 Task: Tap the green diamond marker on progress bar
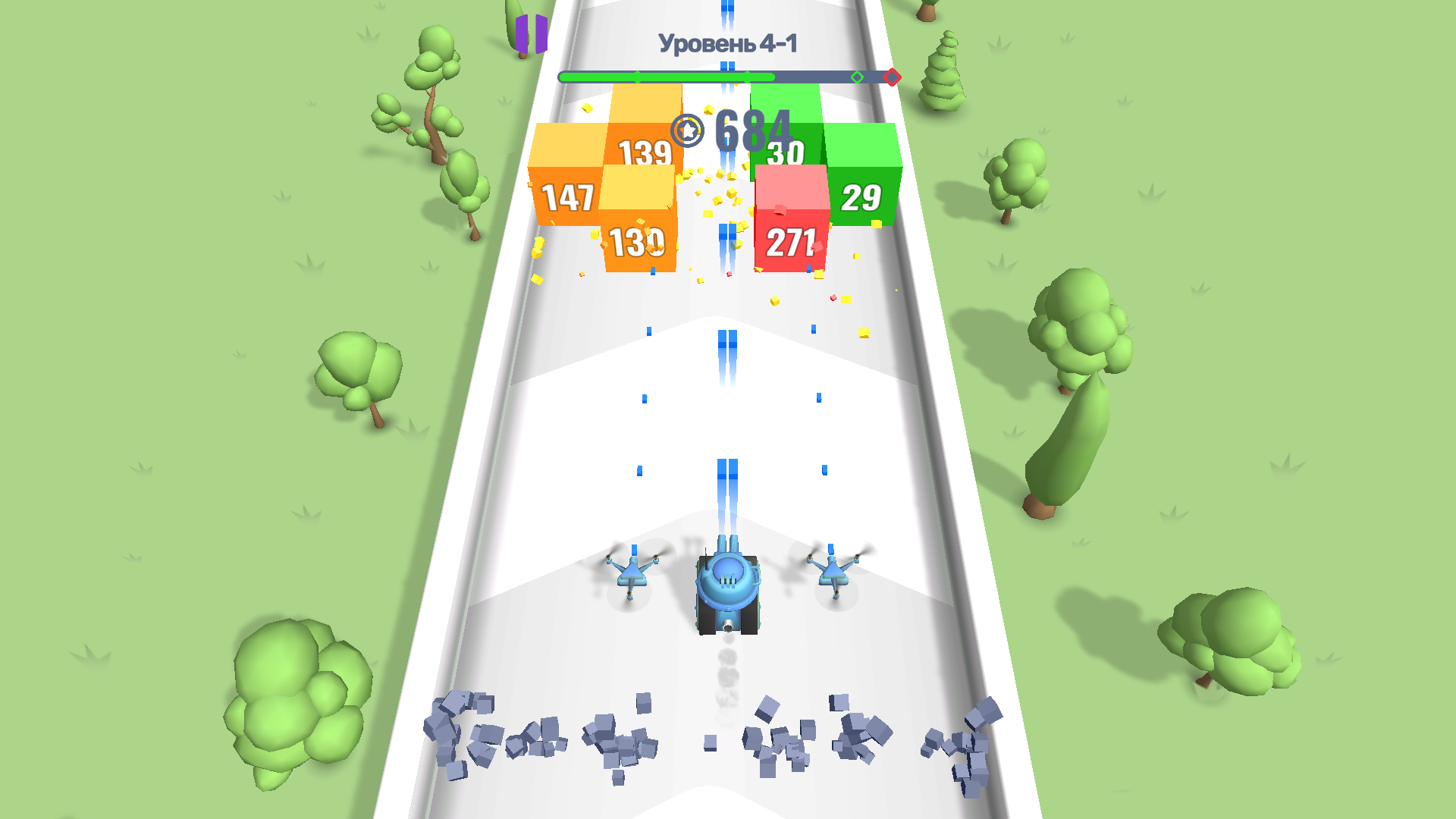pyautogui.click(x=858, y=76)
